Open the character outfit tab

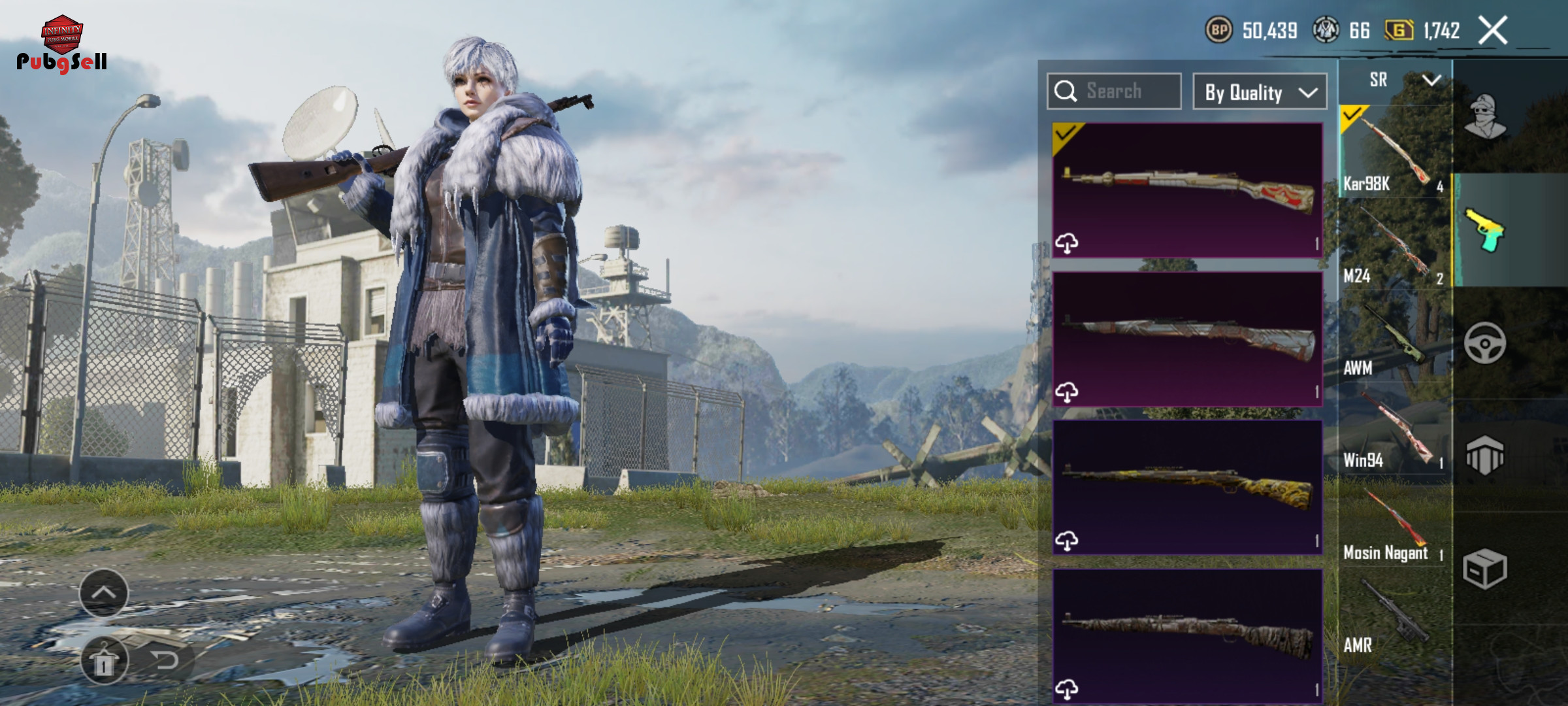point(1485,116)
